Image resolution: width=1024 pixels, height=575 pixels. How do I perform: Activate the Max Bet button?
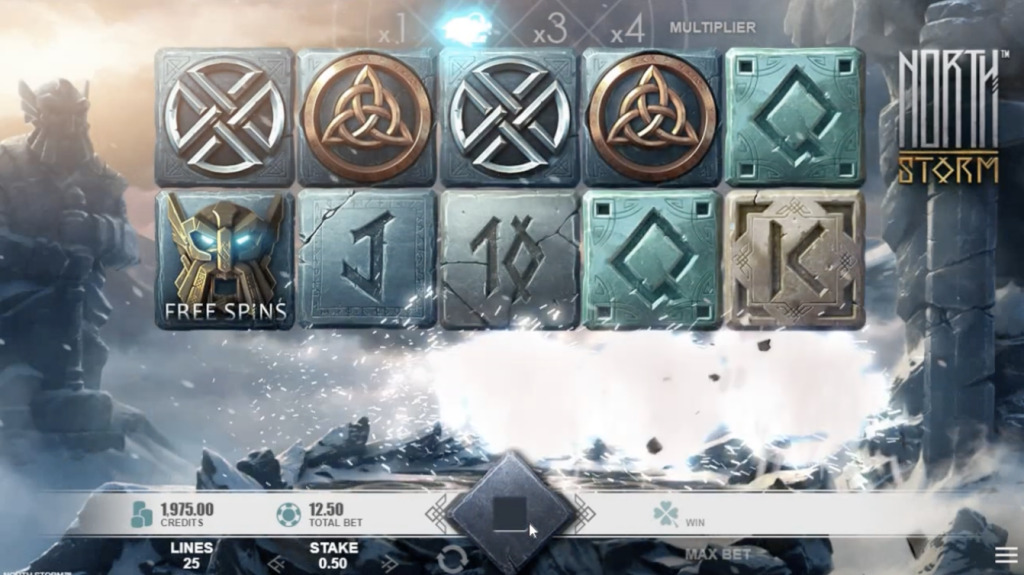[719, 553]
